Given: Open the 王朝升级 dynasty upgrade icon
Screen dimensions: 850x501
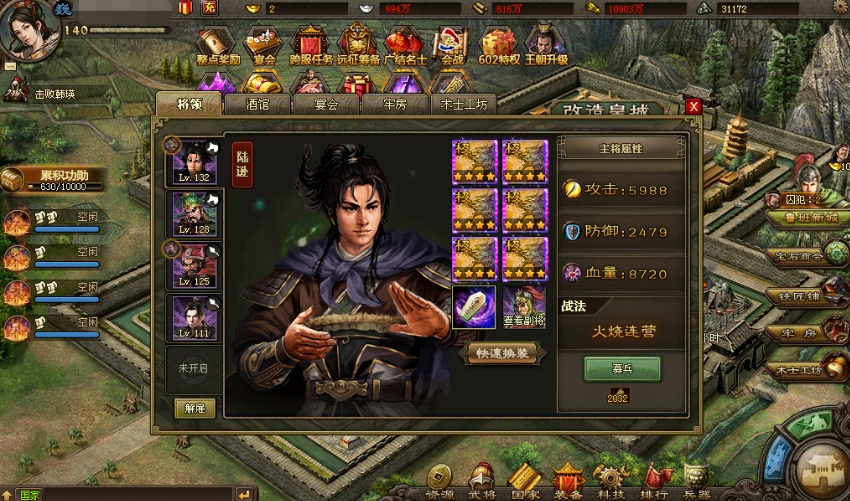Looking at the screenshot, I should pos(546,46).
